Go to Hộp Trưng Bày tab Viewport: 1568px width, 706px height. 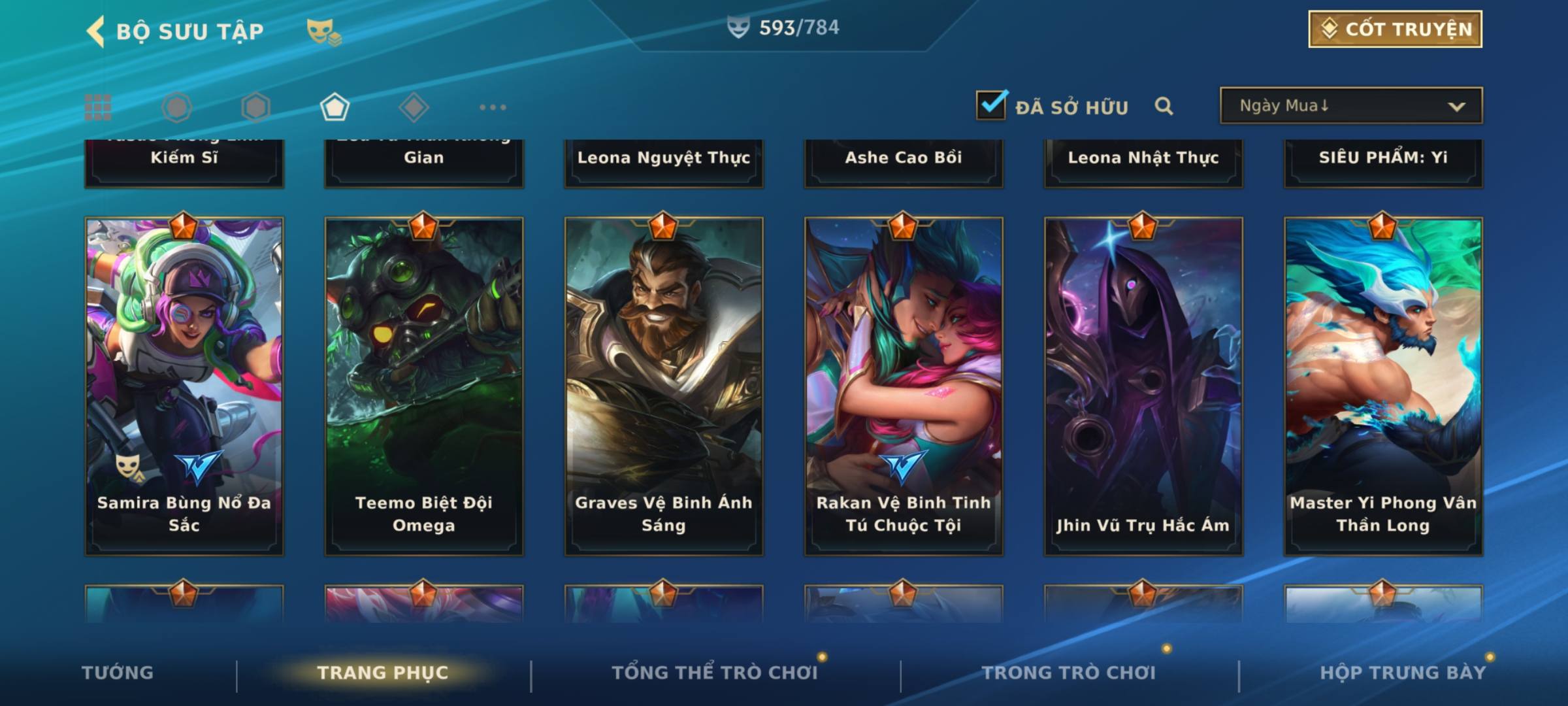tap(1402, 673)
